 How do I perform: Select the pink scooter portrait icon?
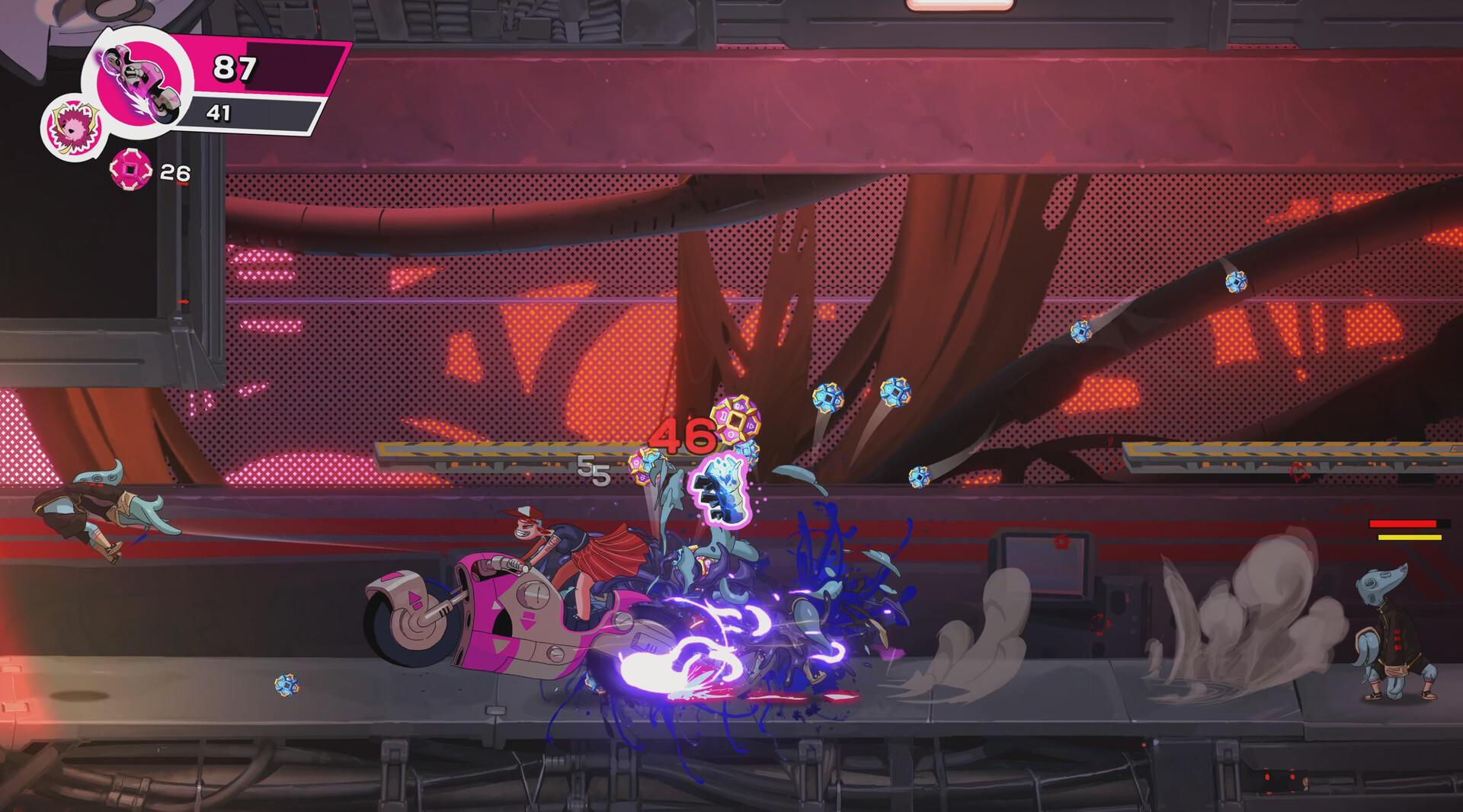click(139, 80)
